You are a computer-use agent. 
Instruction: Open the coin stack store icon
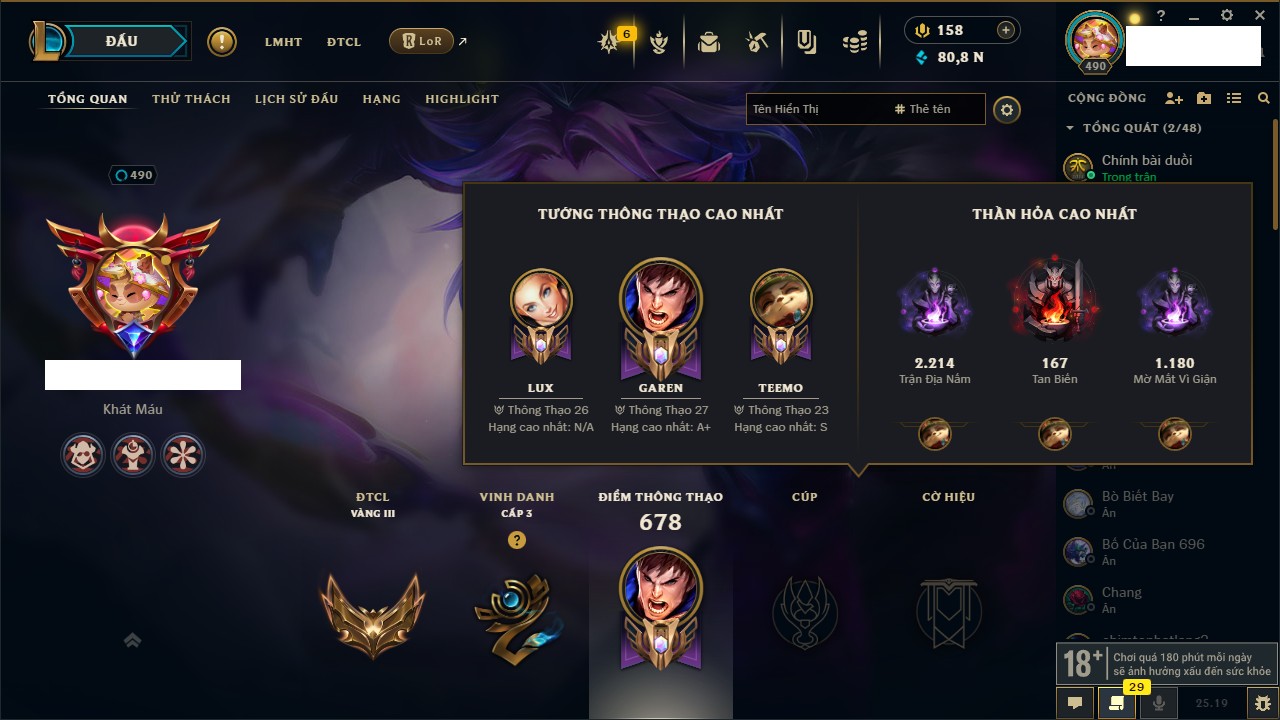click(x=854, y=42)
